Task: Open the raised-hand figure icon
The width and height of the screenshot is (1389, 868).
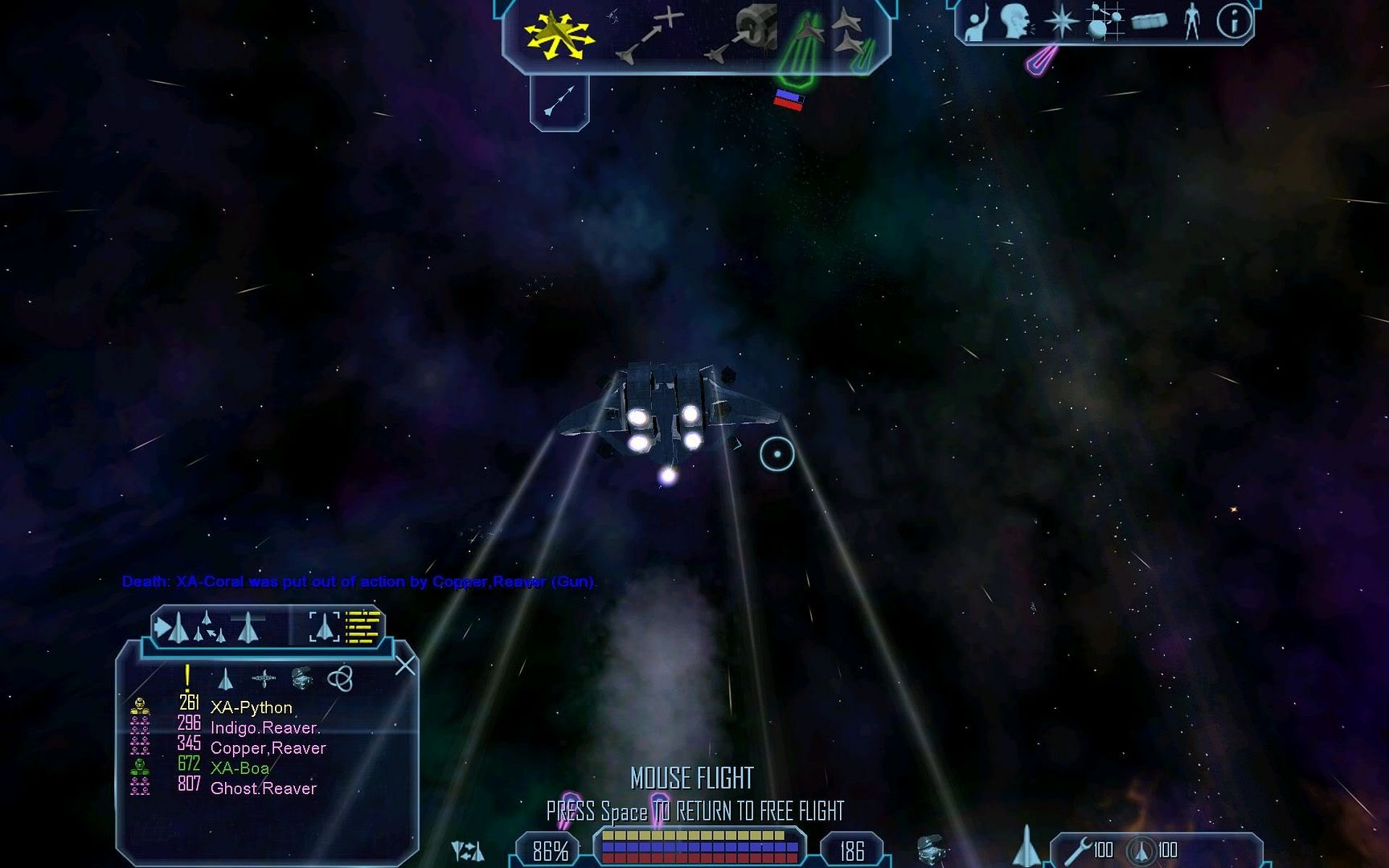Action: (x=976, y=23)
